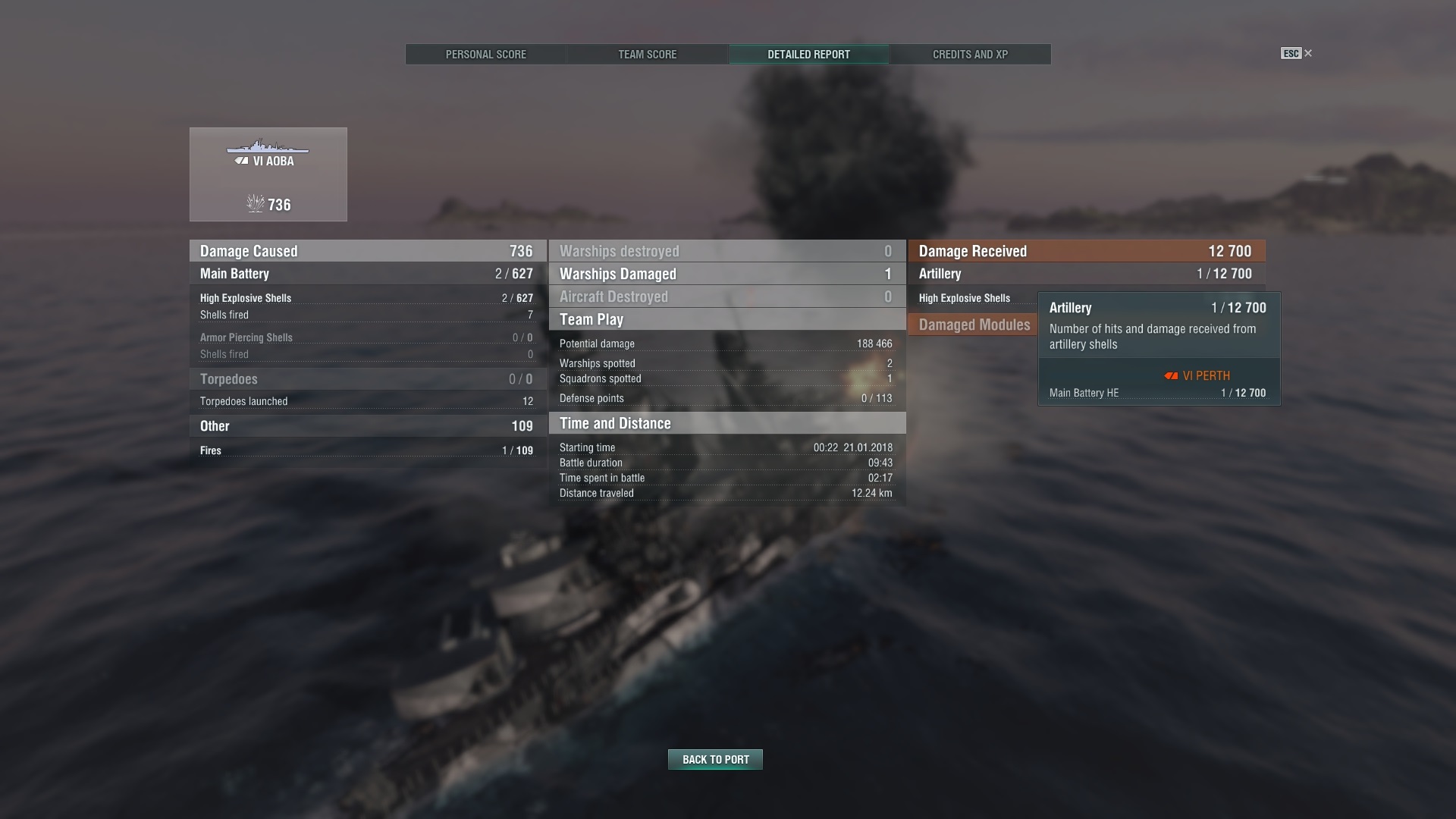
Task: Switch to the Team Score tab
Action: coord(646,54)
